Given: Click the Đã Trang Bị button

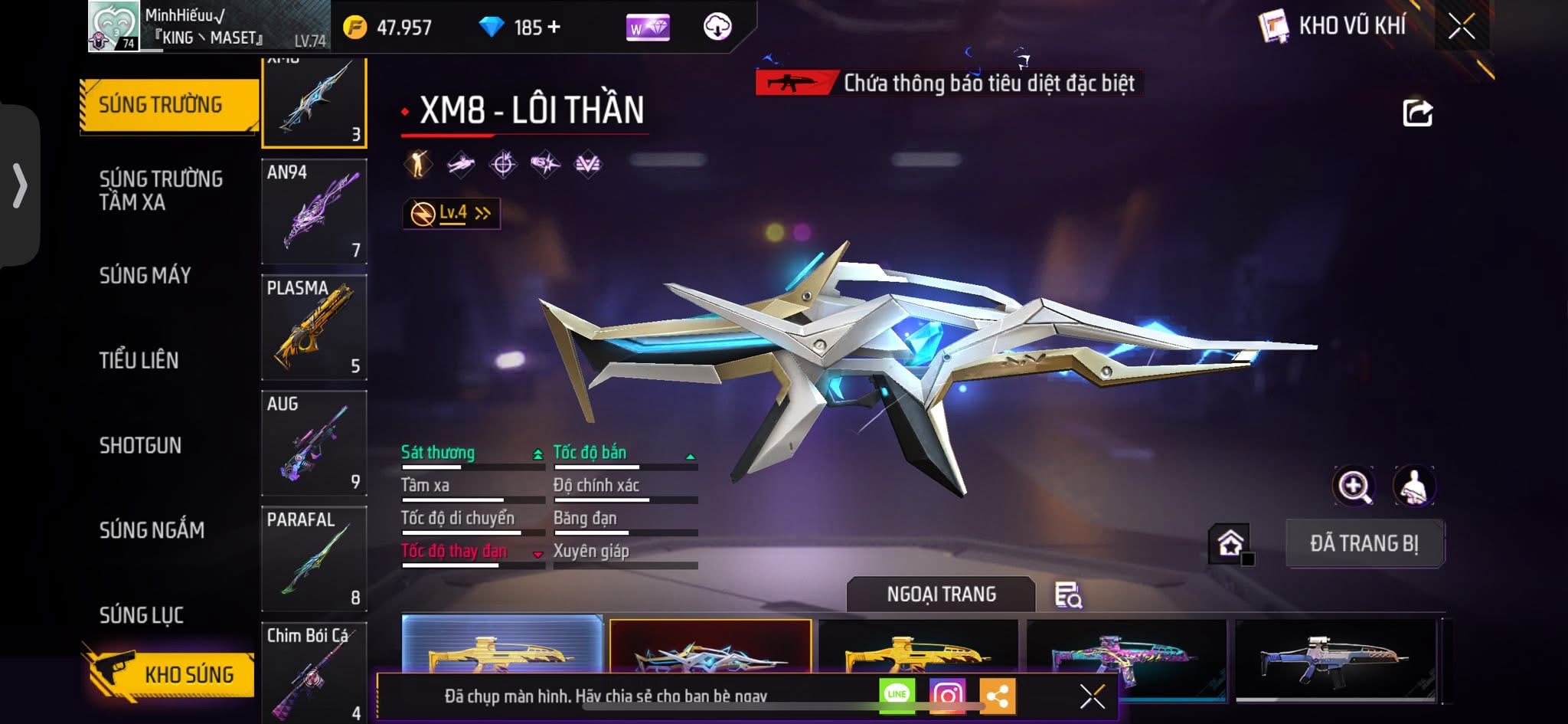Looking at the screenshot, I should 1364,543.
